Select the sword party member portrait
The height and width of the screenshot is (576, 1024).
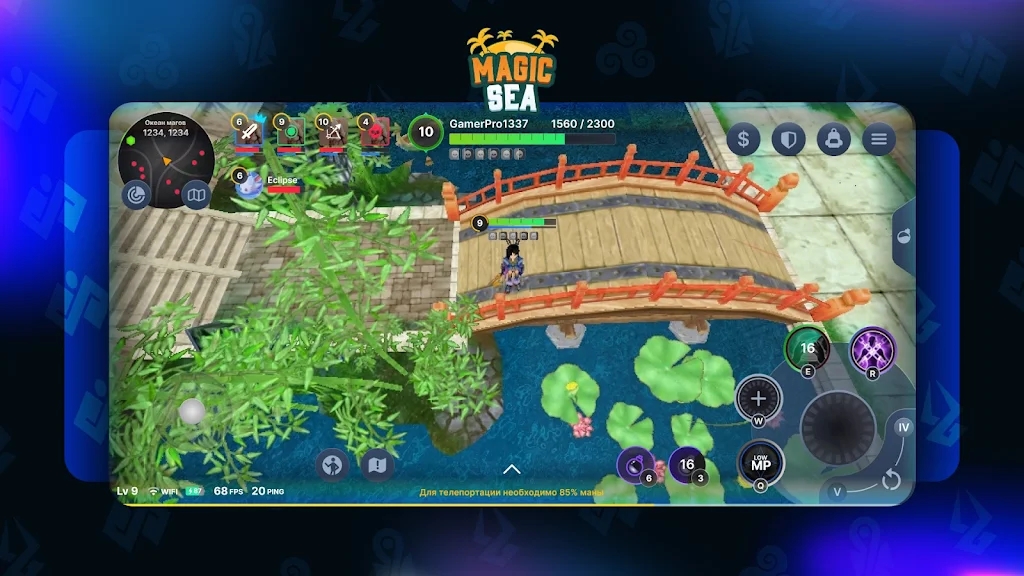pos(247,133)
